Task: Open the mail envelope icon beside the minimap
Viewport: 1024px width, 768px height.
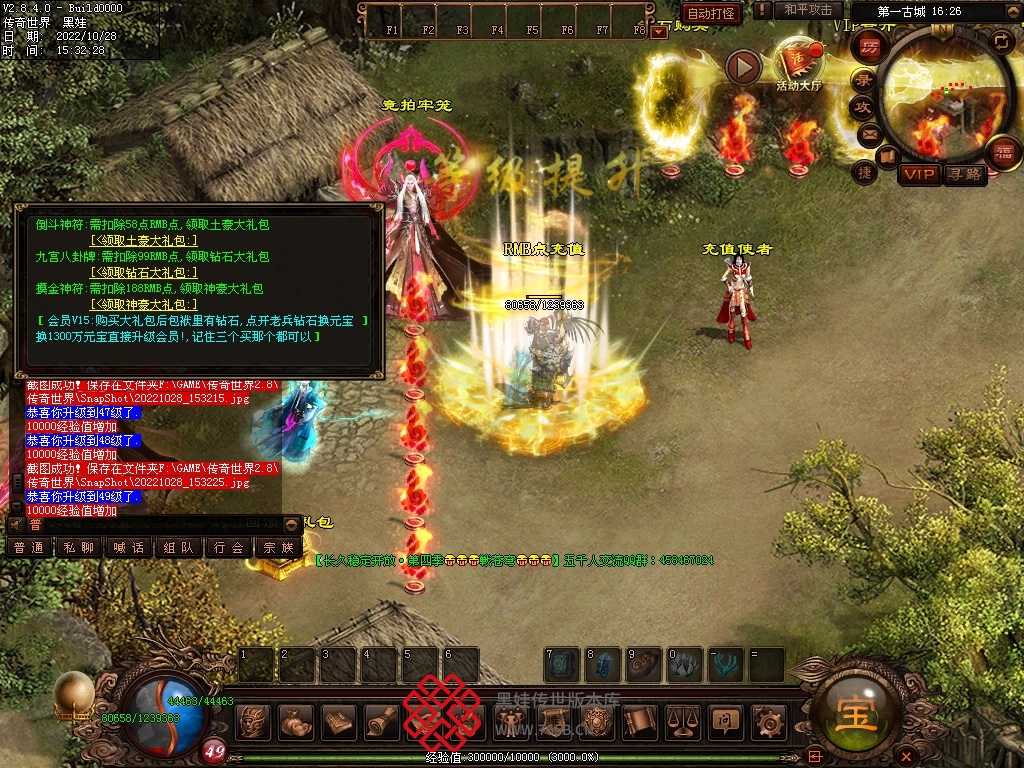Action: click(x=868, y=134)
